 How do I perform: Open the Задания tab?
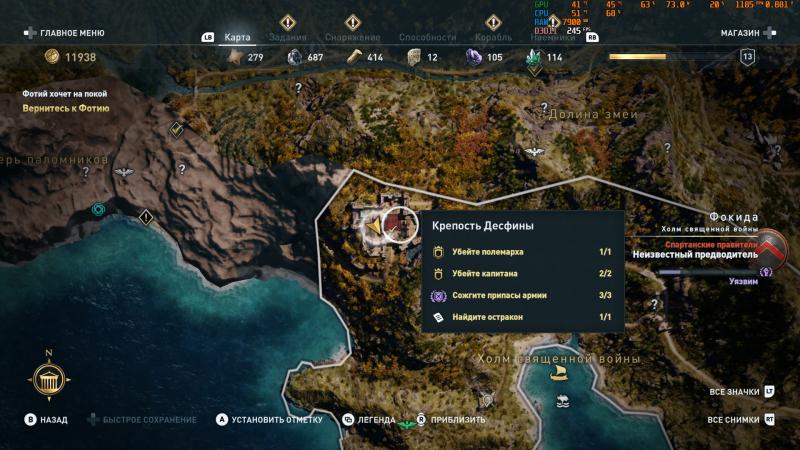[x=288, y=37]
